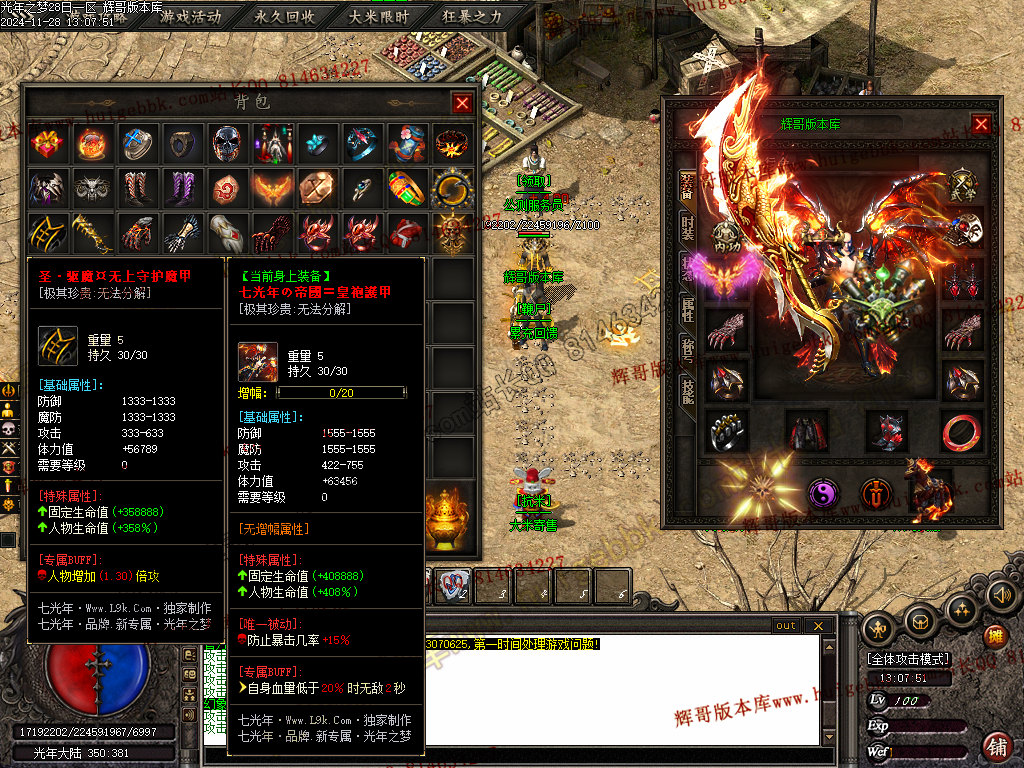
Task: Select the skull mask item in backpack
Action: point(227,144)
